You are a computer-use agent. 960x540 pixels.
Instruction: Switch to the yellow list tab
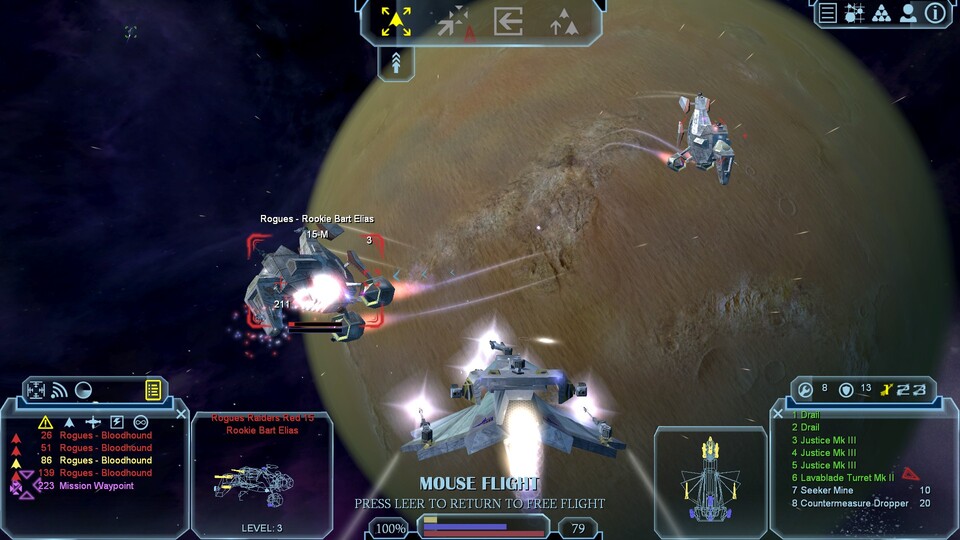tap(153, 390)
